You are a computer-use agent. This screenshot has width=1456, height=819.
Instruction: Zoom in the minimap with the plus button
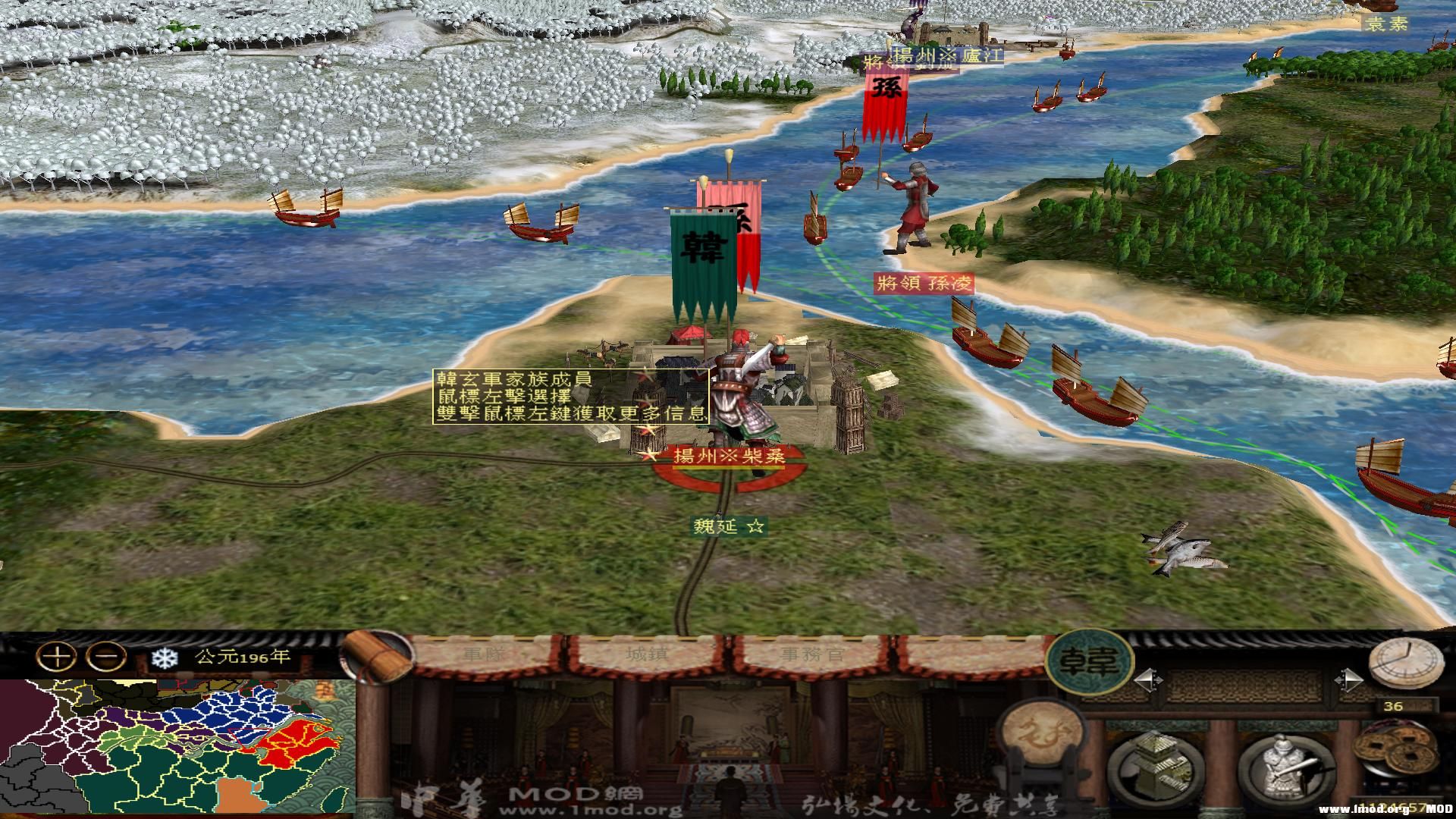click(x=57, y=657)
